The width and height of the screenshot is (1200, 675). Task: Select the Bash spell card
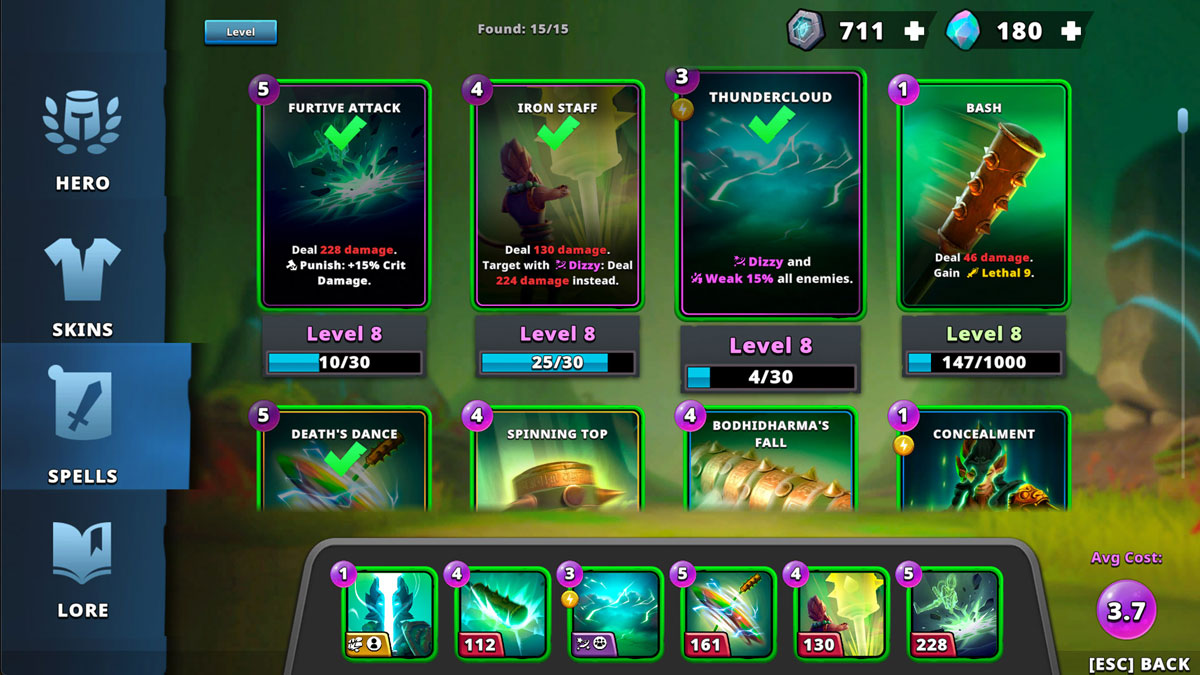(x=984, y=195)
